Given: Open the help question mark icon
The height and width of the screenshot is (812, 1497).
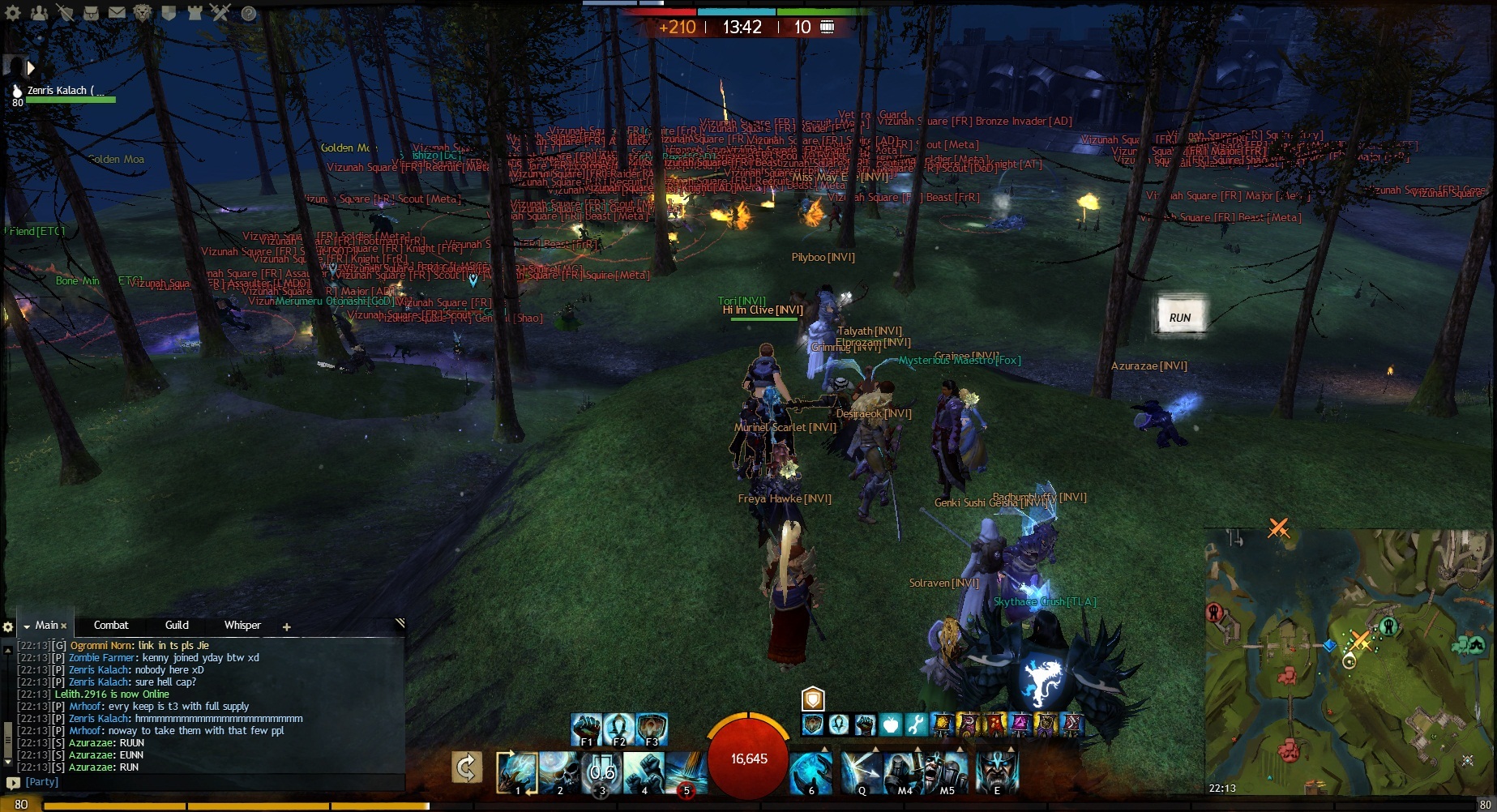Looking at the screenshot, I should pyautogui.click(x=249, y=13).
